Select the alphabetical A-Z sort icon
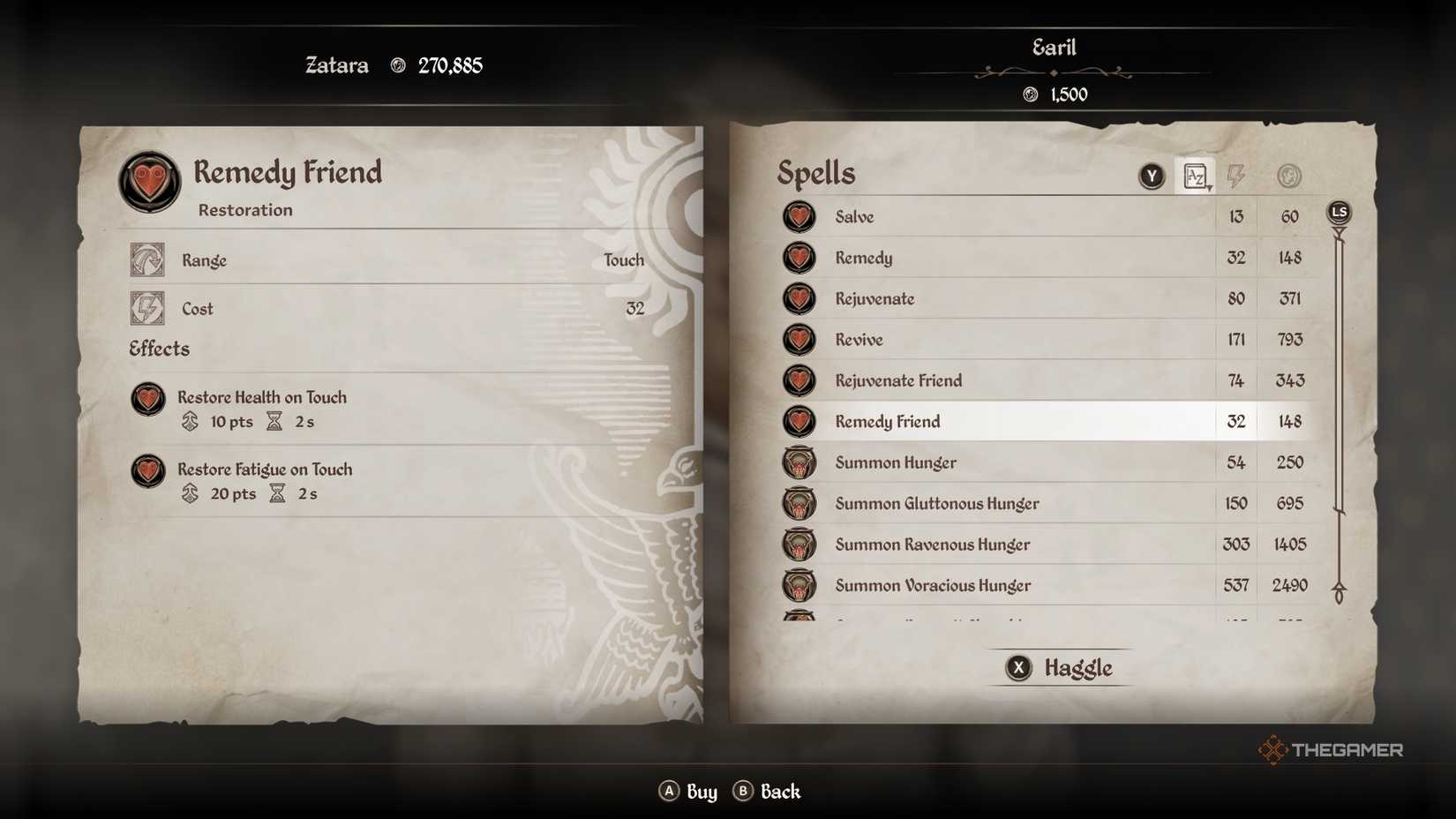1456x819 pixels. click(1197, 176)
